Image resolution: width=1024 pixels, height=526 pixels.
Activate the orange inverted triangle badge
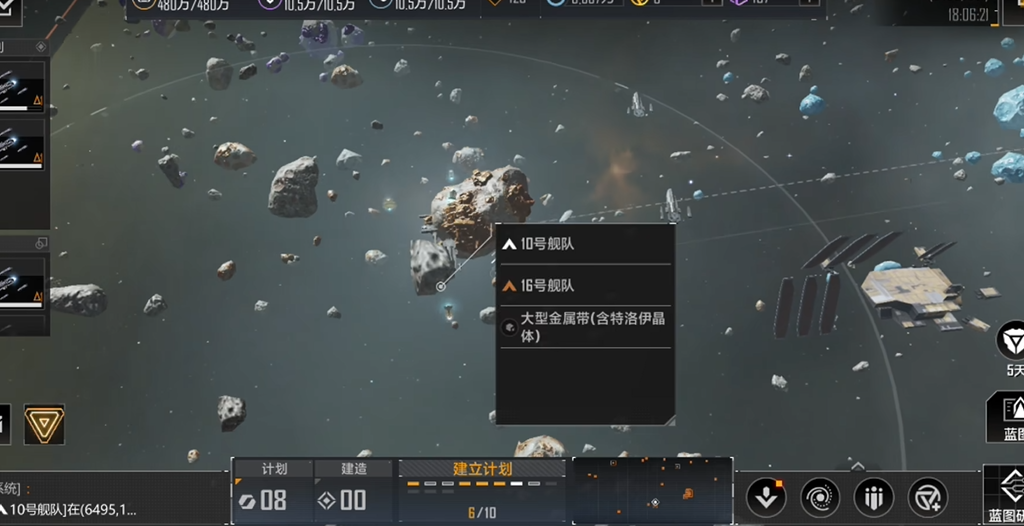tap(43, 424)
